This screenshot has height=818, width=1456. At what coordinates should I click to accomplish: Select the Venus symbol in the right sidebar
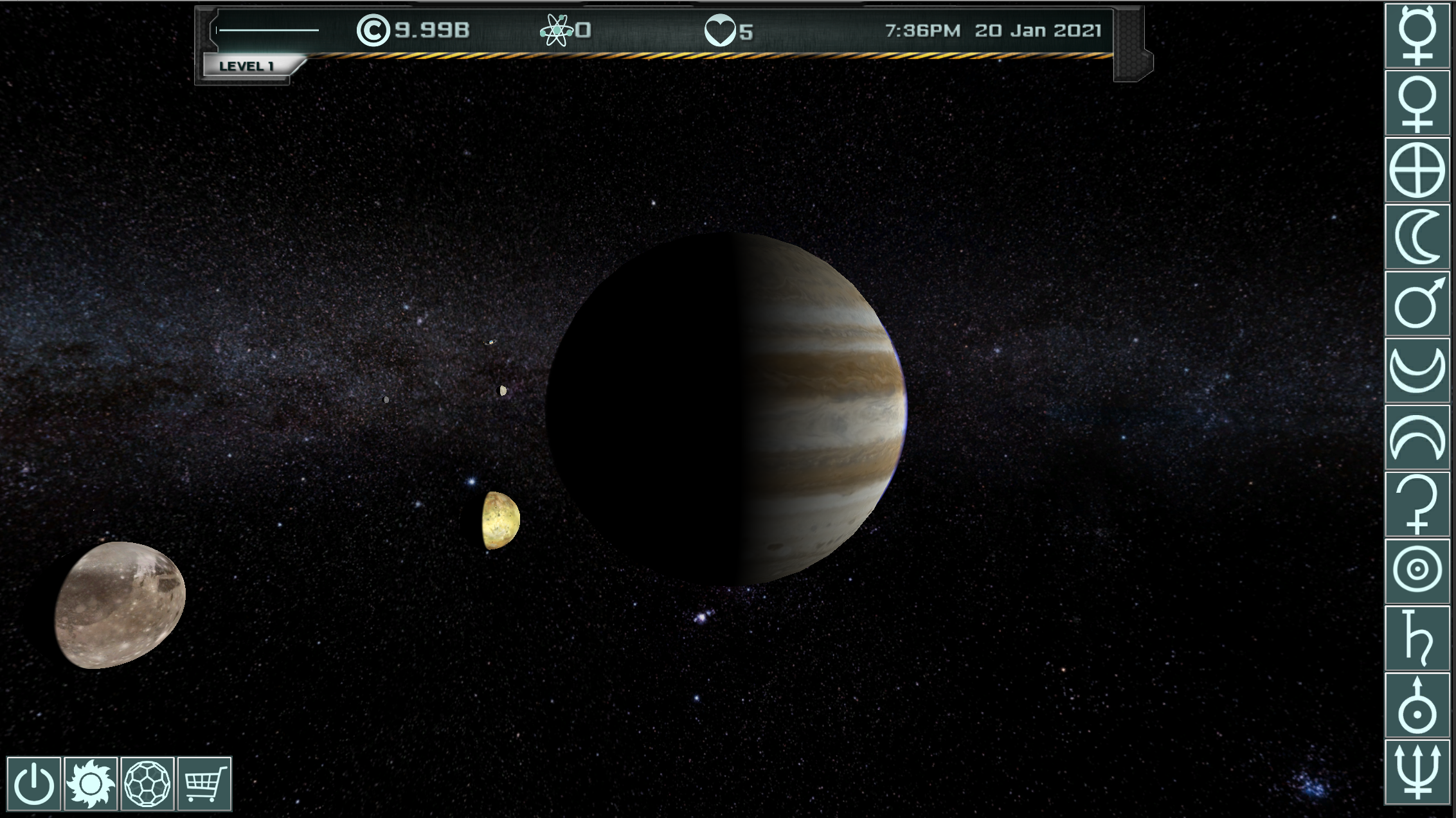(1419, 101)
